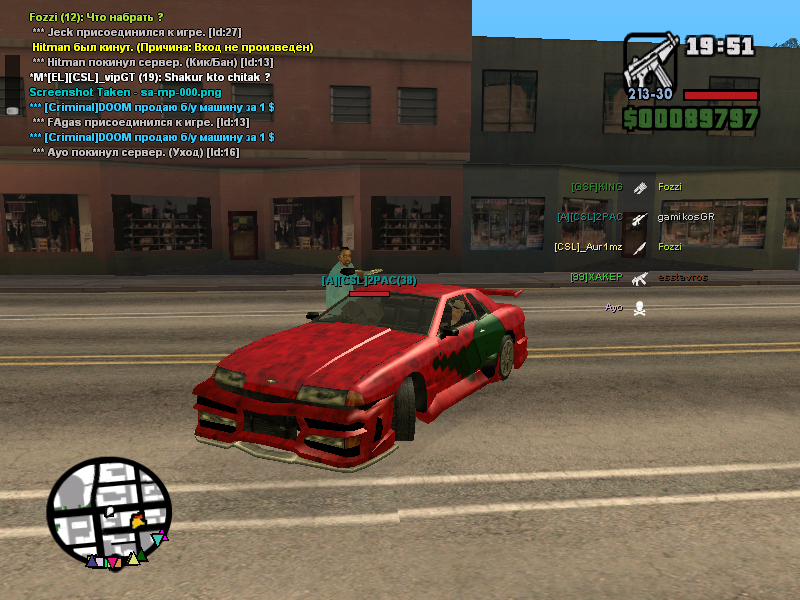Select the 2PAC(38) nametag above the car
Screen dimensions: 800x600
click(369, 281)
